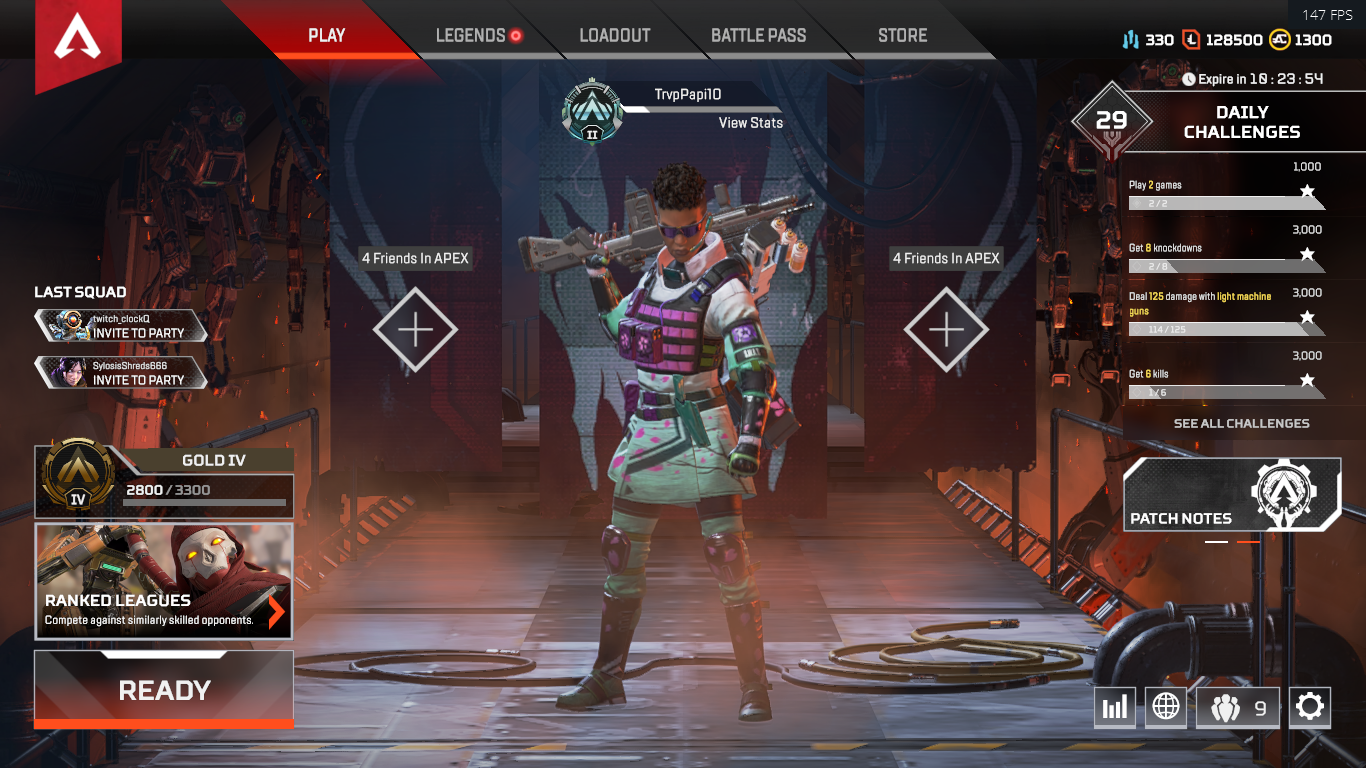
Task: Go to the Battle Pass tab
Action: (758, 36)
